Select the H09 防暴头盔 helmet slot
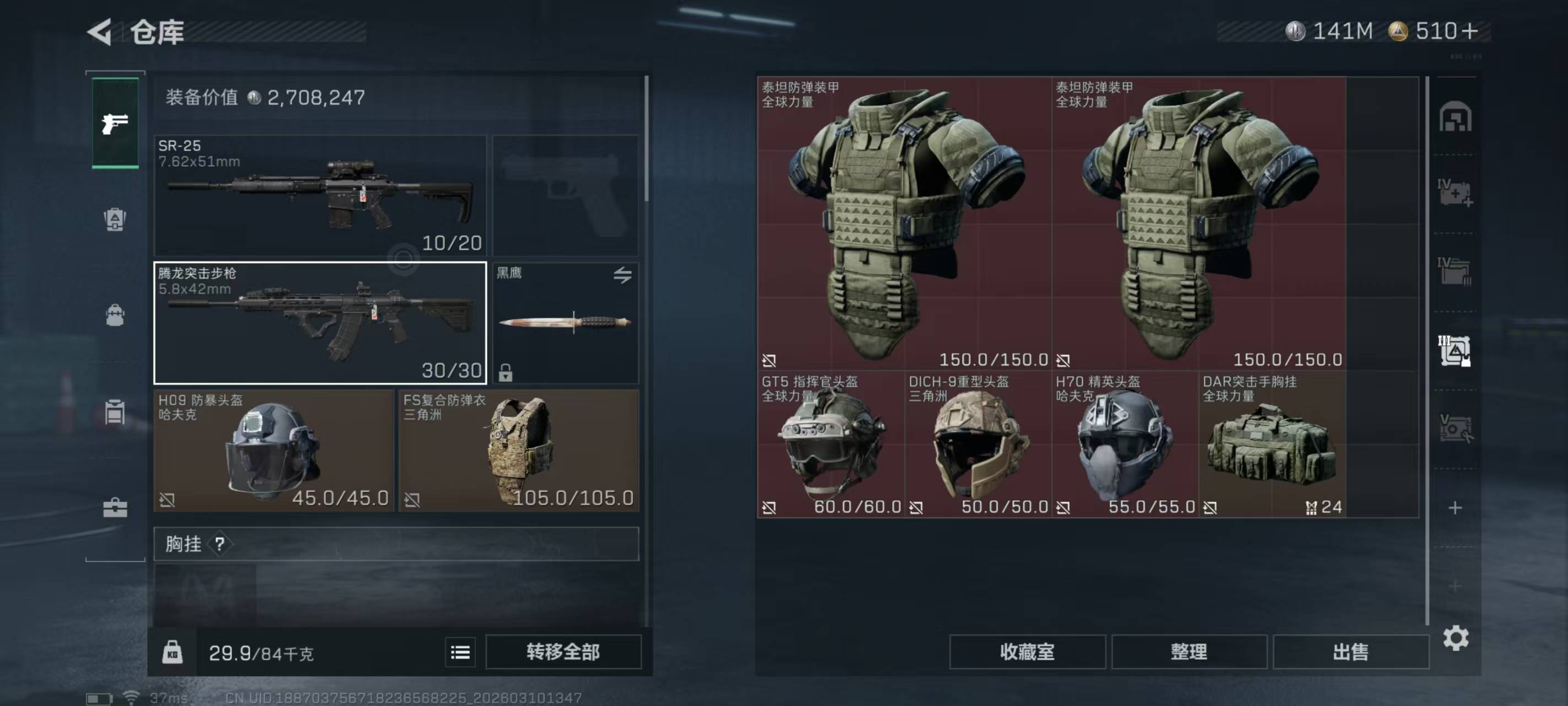 click(273, 451)
